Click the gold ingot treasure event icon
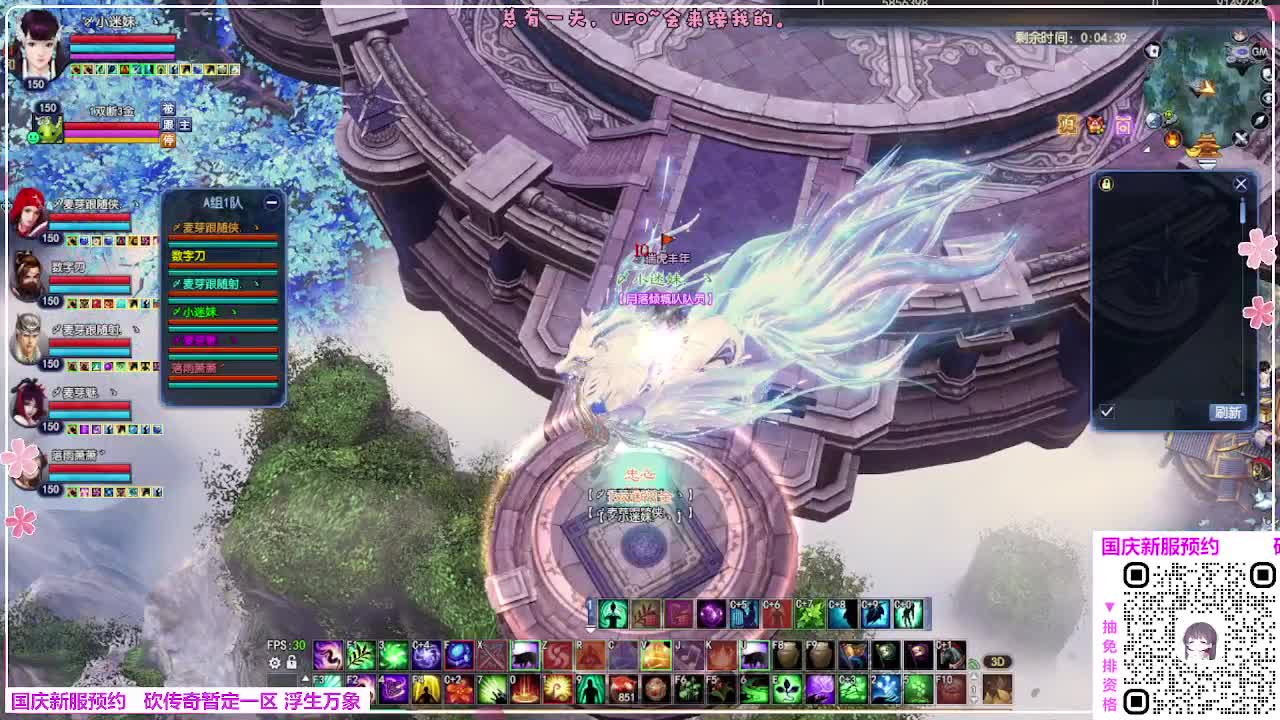The width and height of the screenshot is (1280, 720). pos(1193,152)
